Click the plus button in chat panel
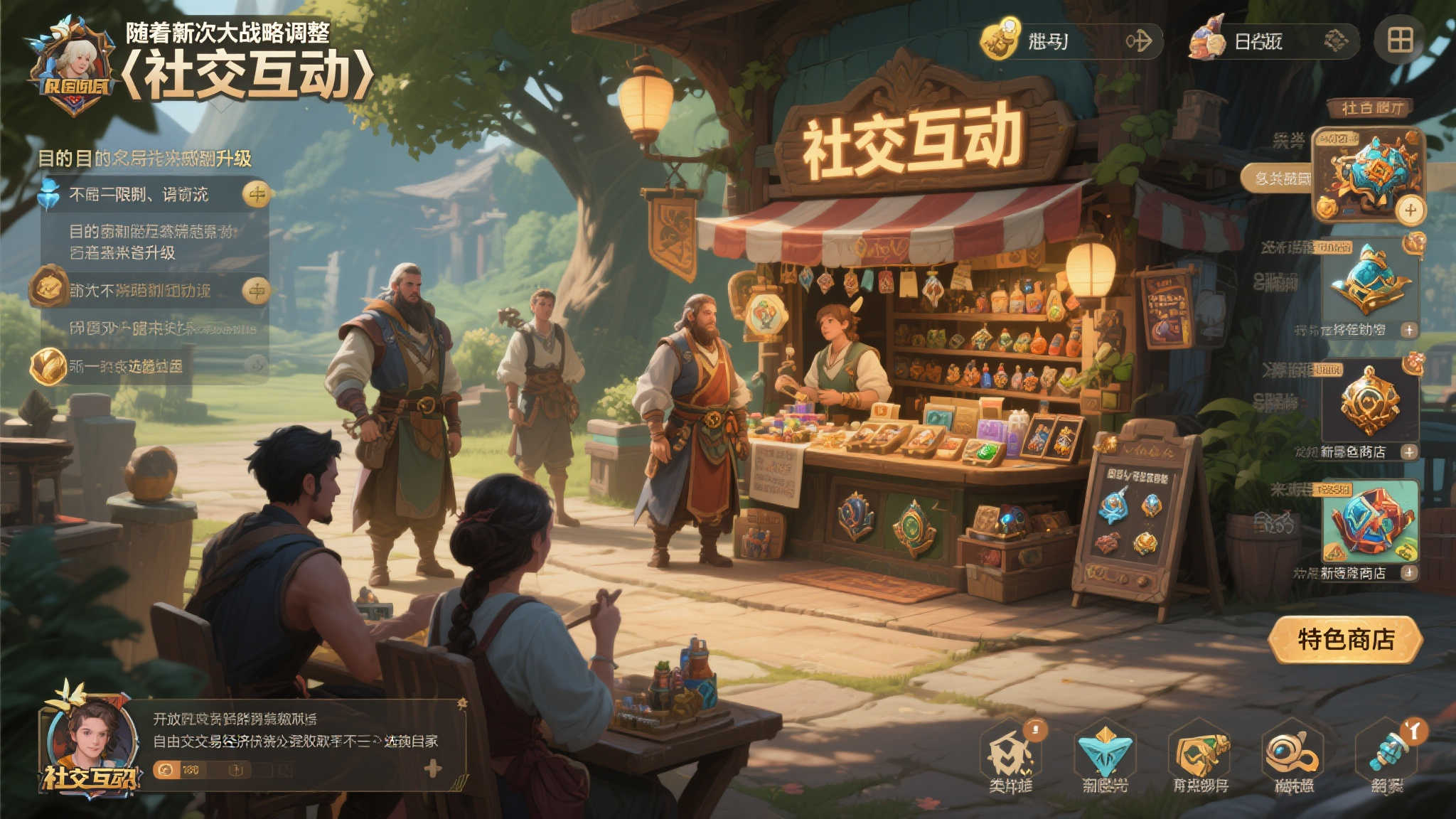The height and width of the screenshot is (819, 1456). 432,768
